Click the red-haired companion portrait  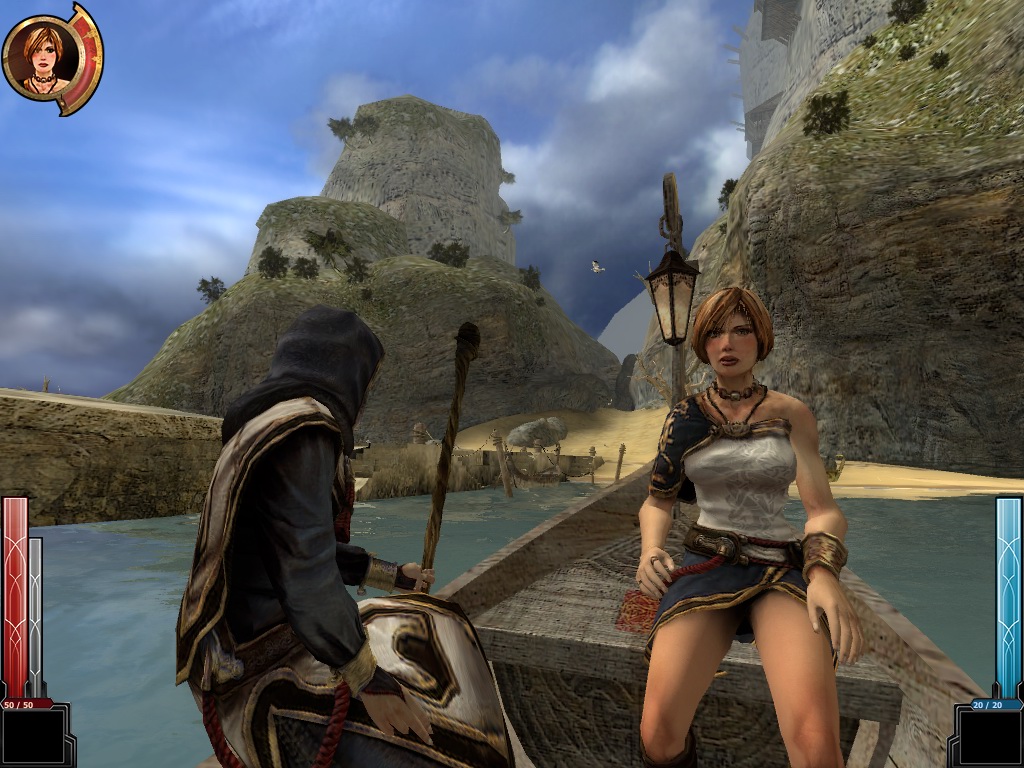pos(44,56)
